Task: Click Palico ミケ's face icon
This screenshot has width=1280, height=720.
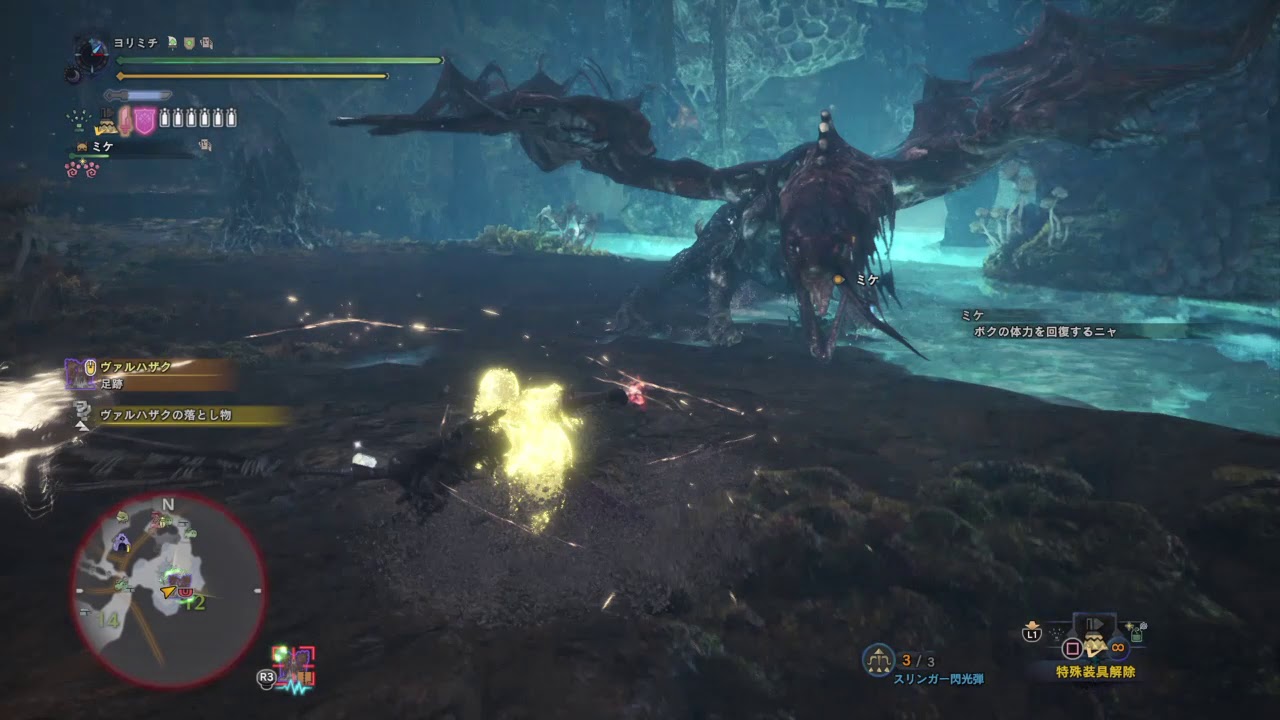Action: click(x=81, y=146)
